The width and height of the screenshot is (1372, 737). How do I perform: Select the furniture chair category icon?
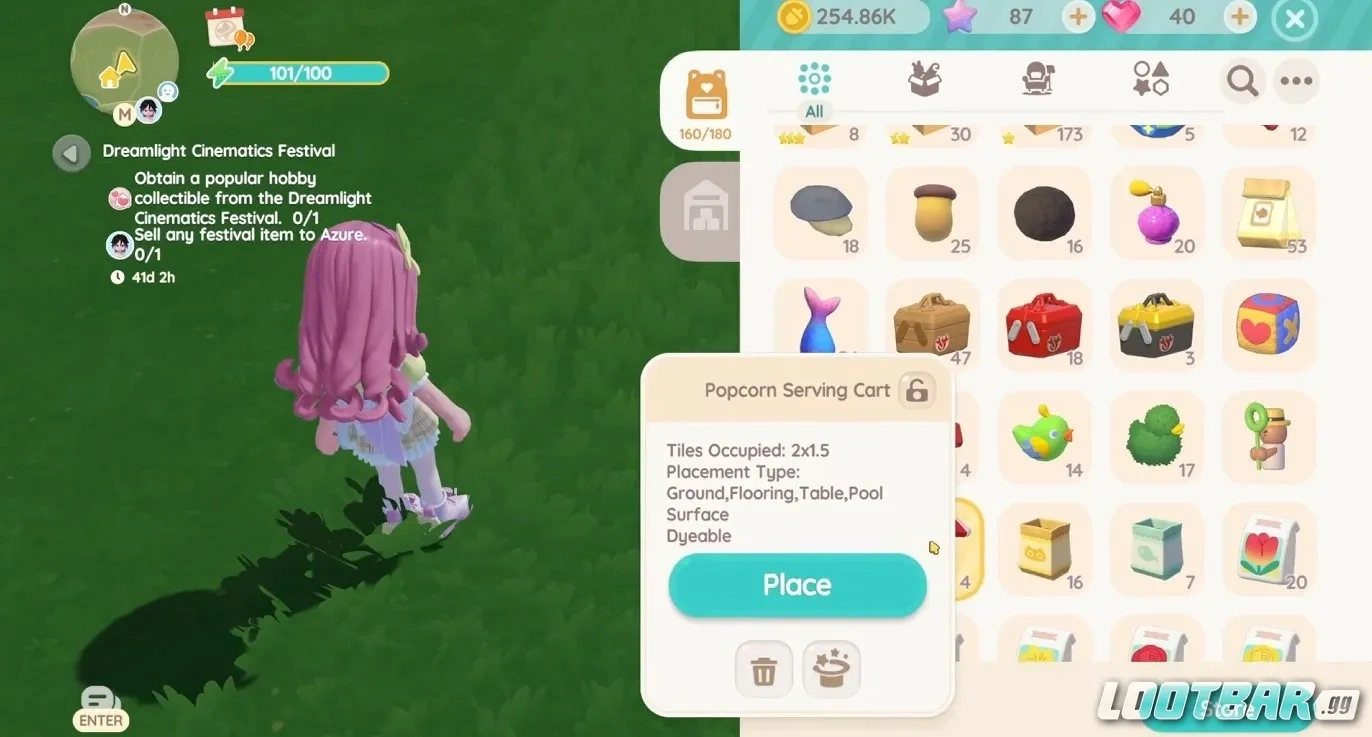click(x=1036, y=81)
